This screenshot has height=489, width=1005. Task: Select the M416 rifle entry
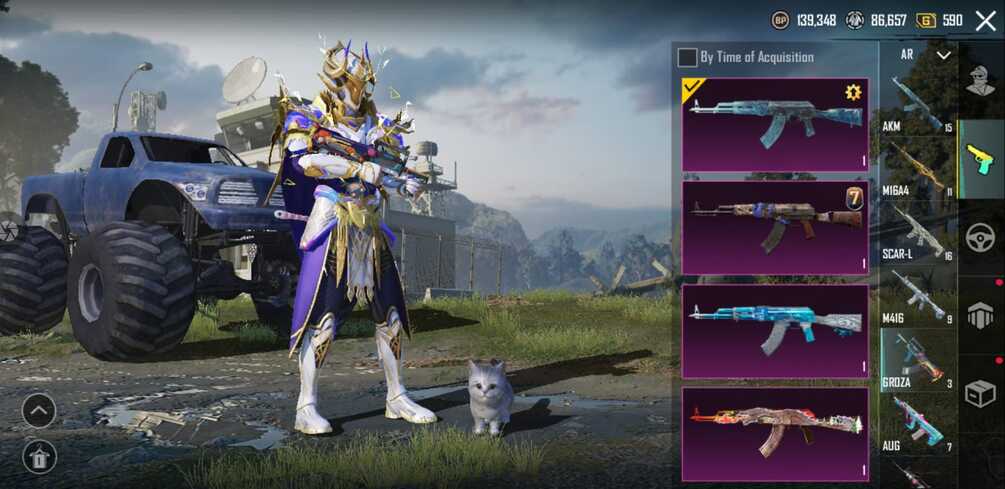pos(916,297)
